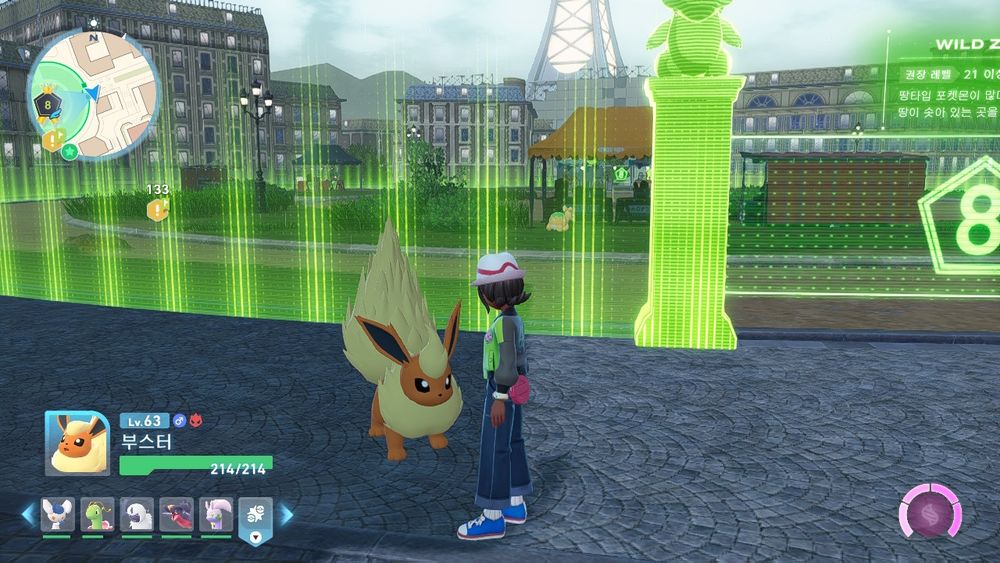Viewport: 1000px width, 563px height.
Task: Open the circular minimap
Action: (92, 92)
